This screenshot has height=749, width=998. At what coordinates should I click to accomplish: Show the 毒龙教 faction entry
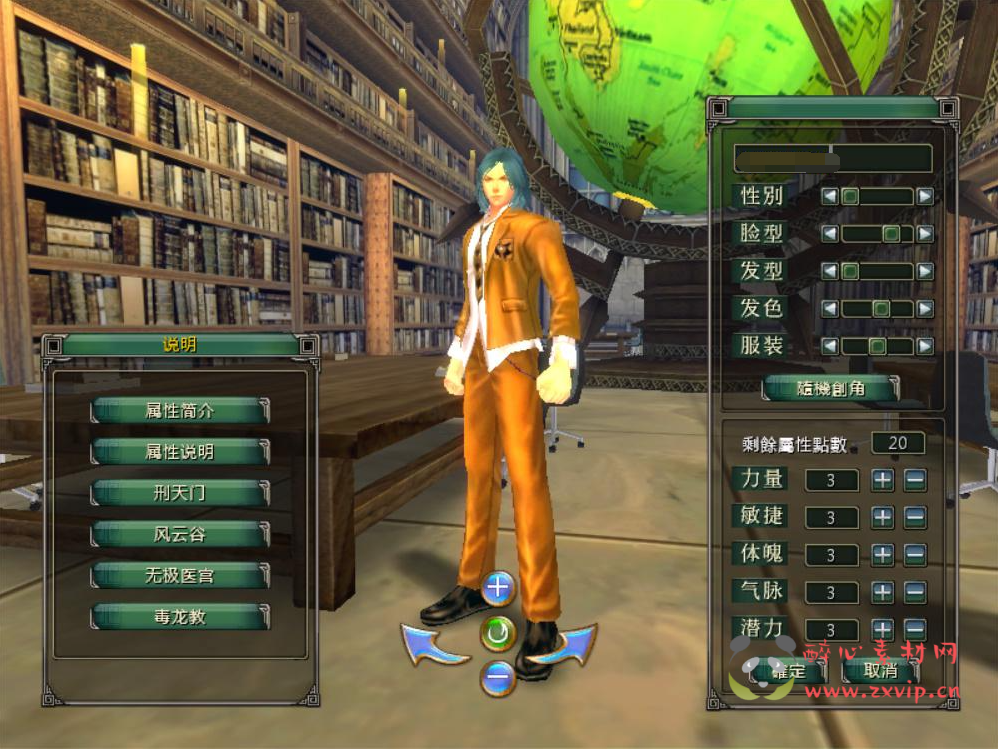180,617
